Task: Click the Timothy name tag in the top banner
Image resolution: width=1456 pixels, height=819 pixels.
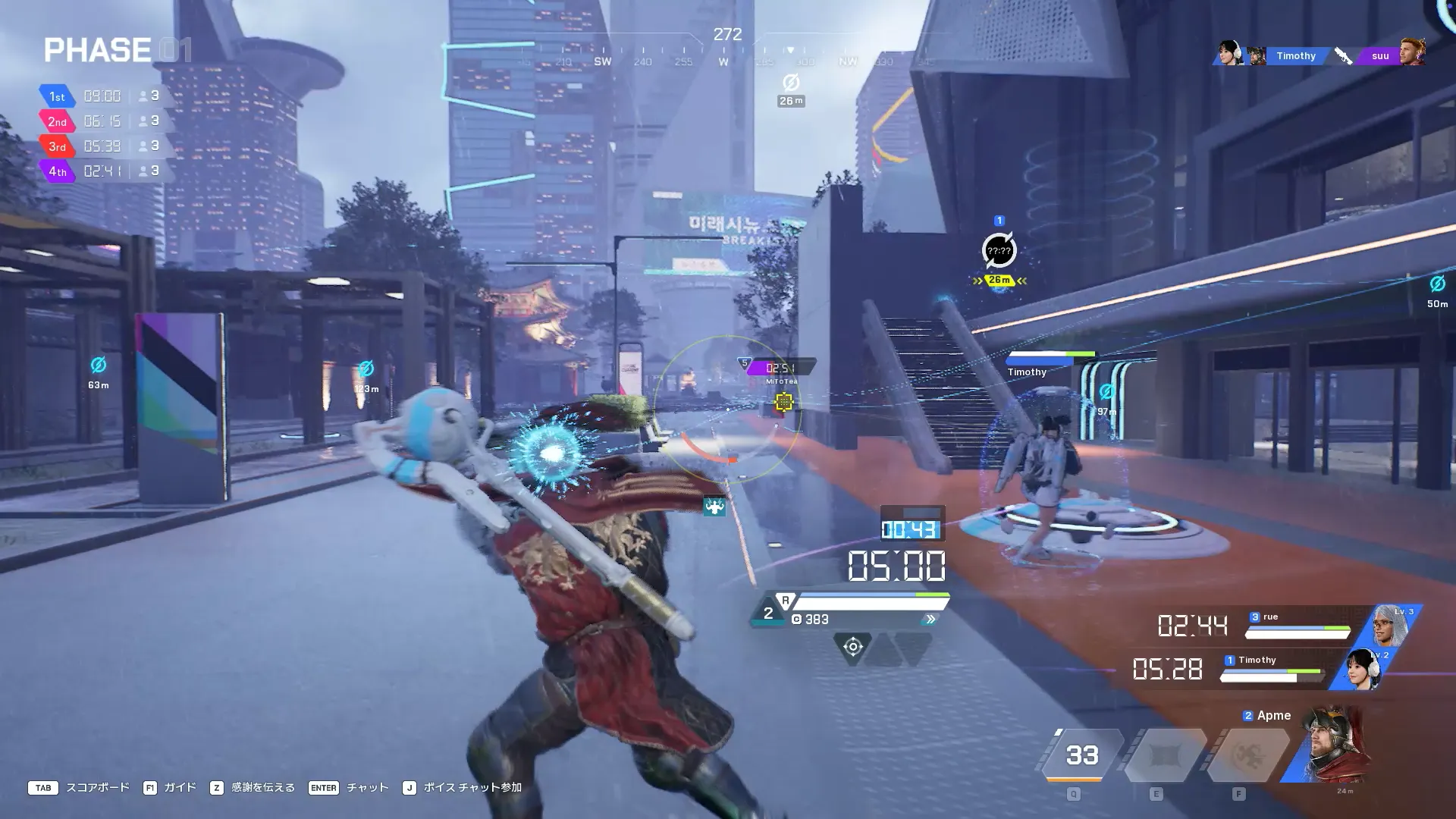Action: pos(1295,56)
